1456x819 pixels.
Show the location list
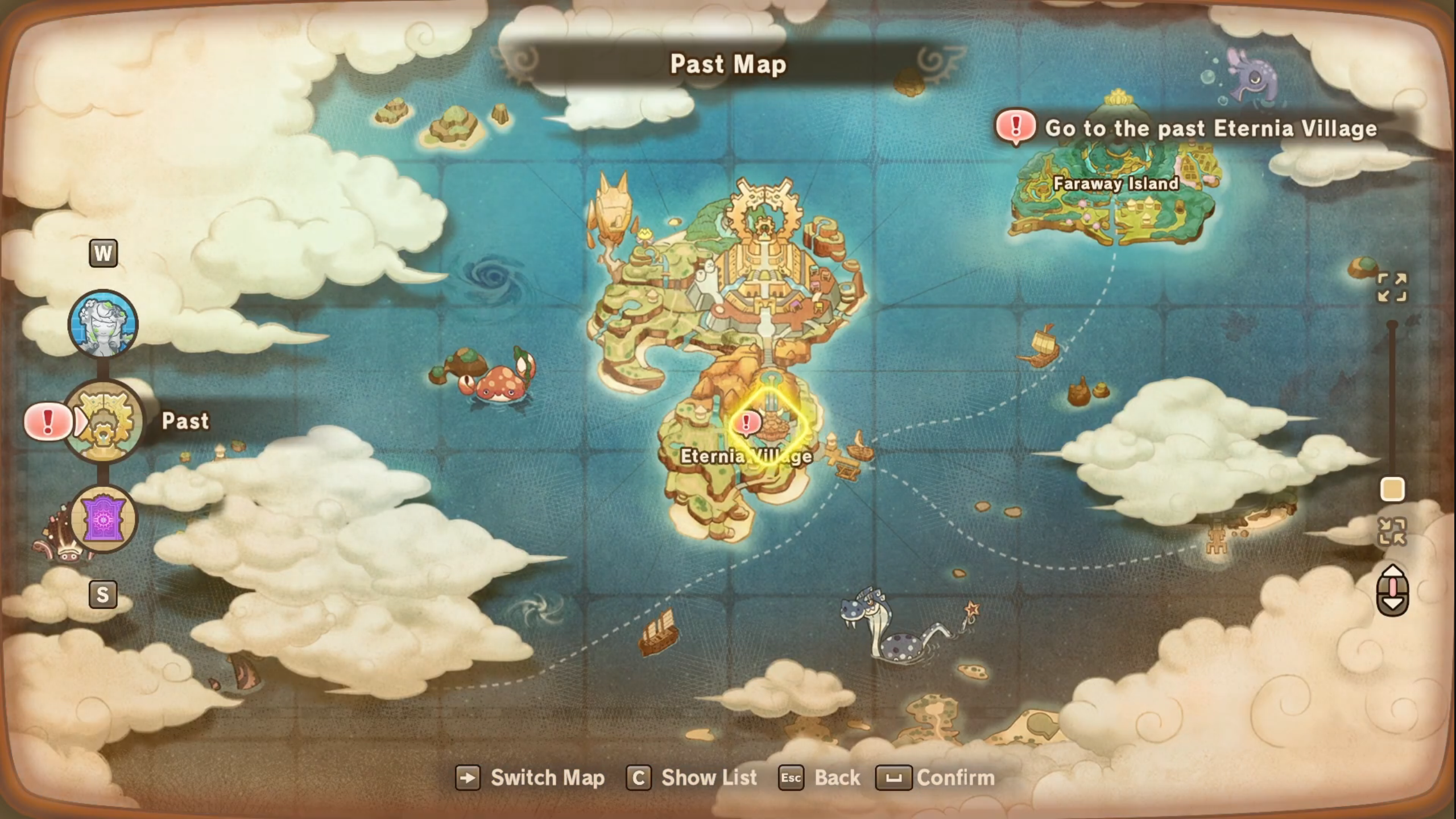point(692,778)
